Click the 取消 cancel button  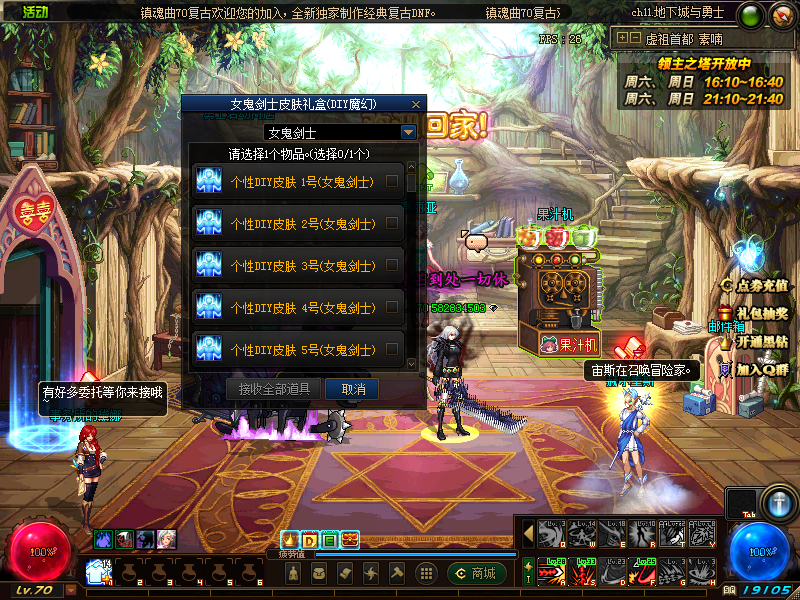click(354, 389)
